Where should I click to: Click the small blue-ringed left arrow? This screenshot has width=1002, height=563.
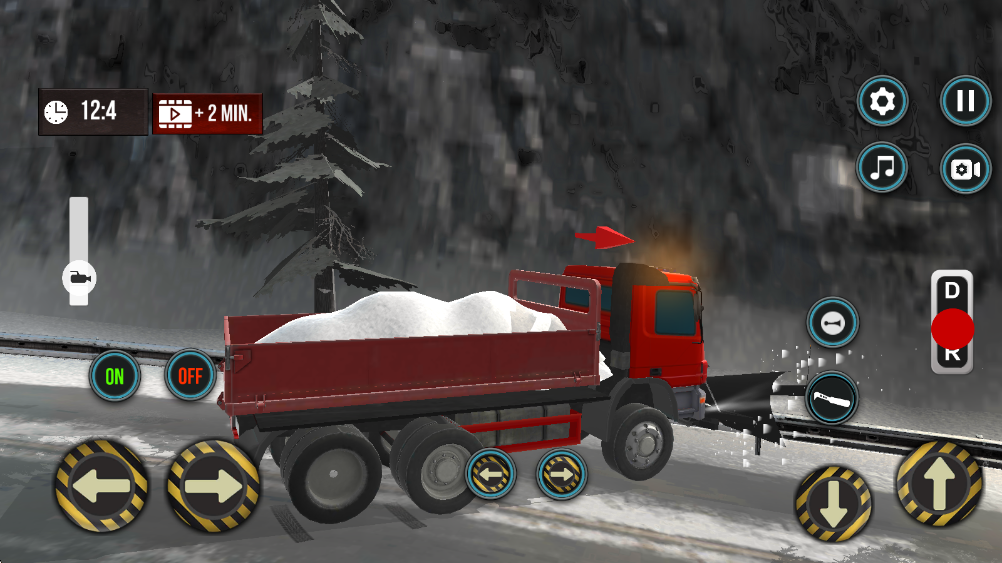tap(490, 473)
